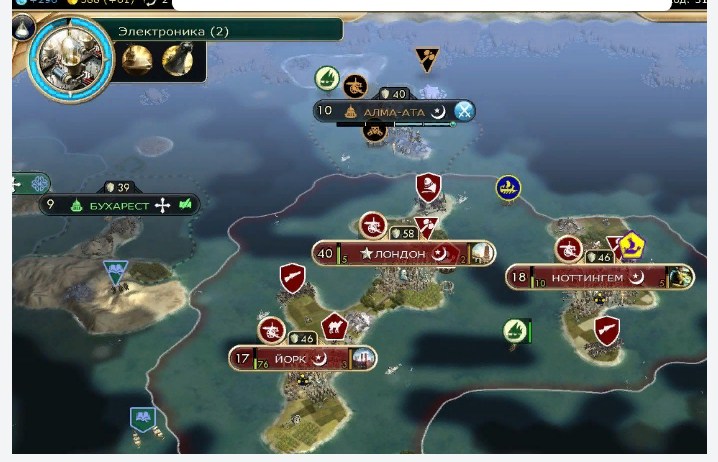Select the Лондон city banner
The height and width of the screenshot is (462, 718).
click(x=402, y=254)
